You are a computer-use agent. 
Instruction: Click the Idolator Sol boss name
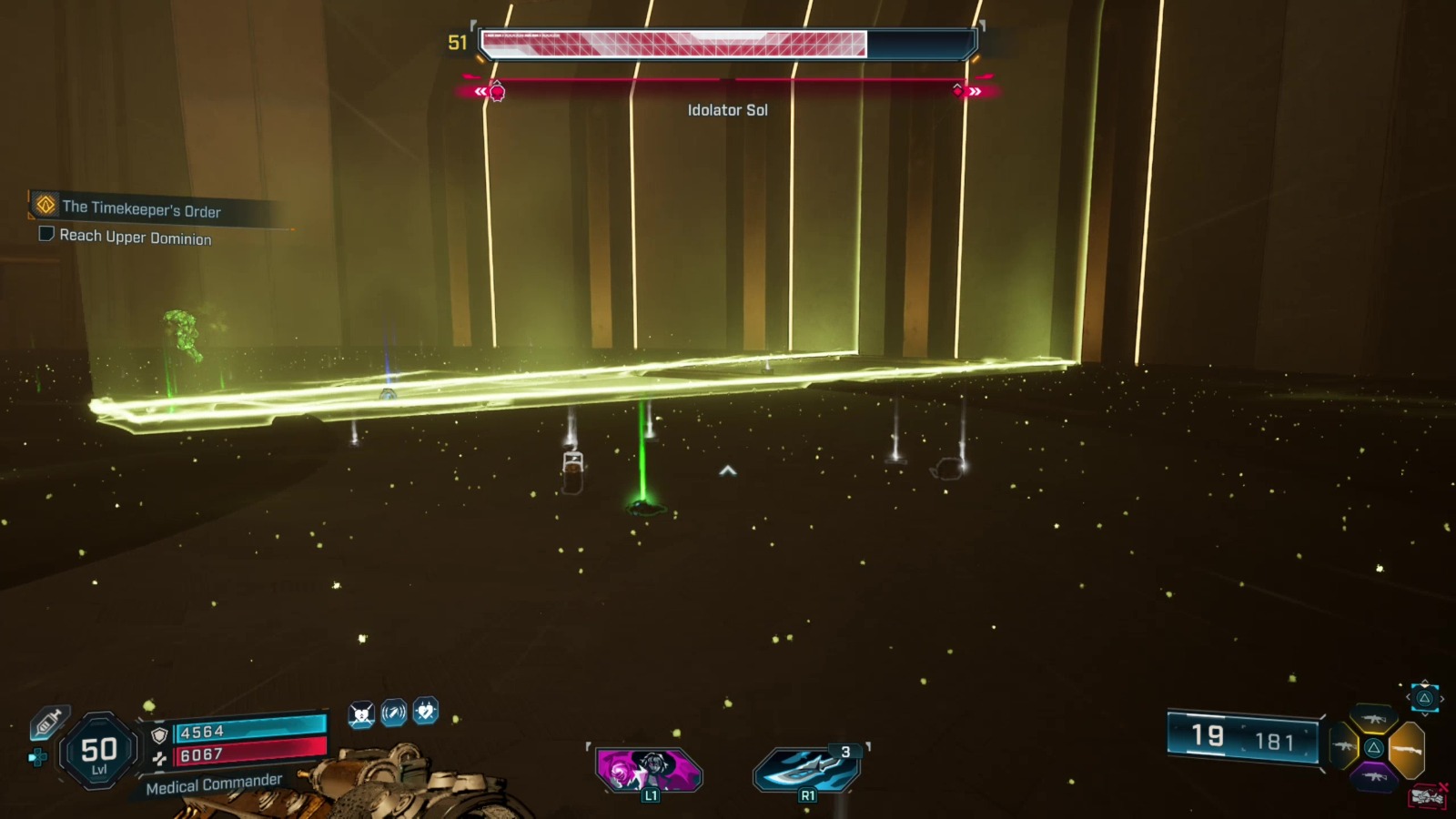click(727, 110)
